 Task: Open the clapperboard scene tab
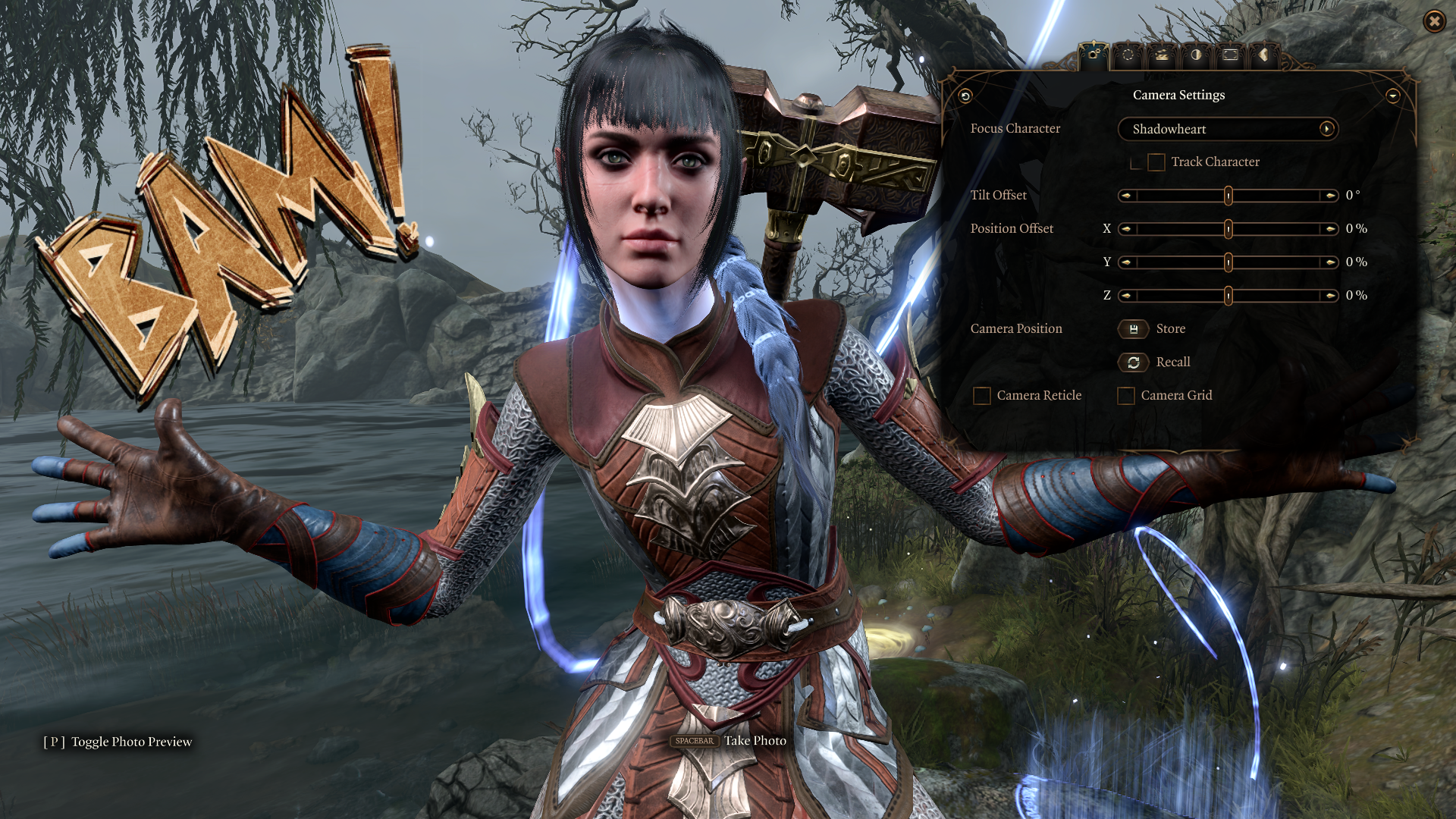coord(1162,55)
